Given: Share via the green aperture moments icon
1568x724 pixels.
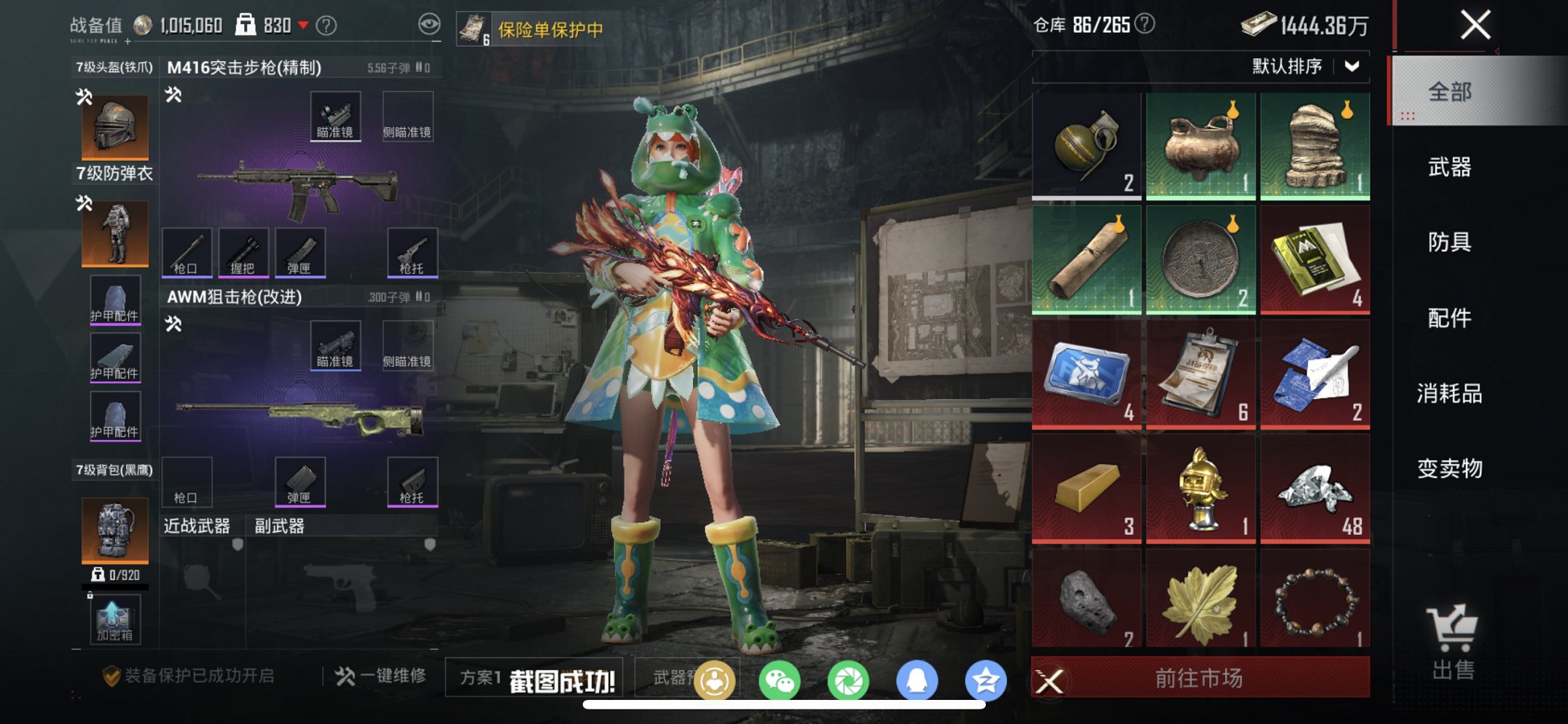Looking at the screenshot, I should point(850,678).
